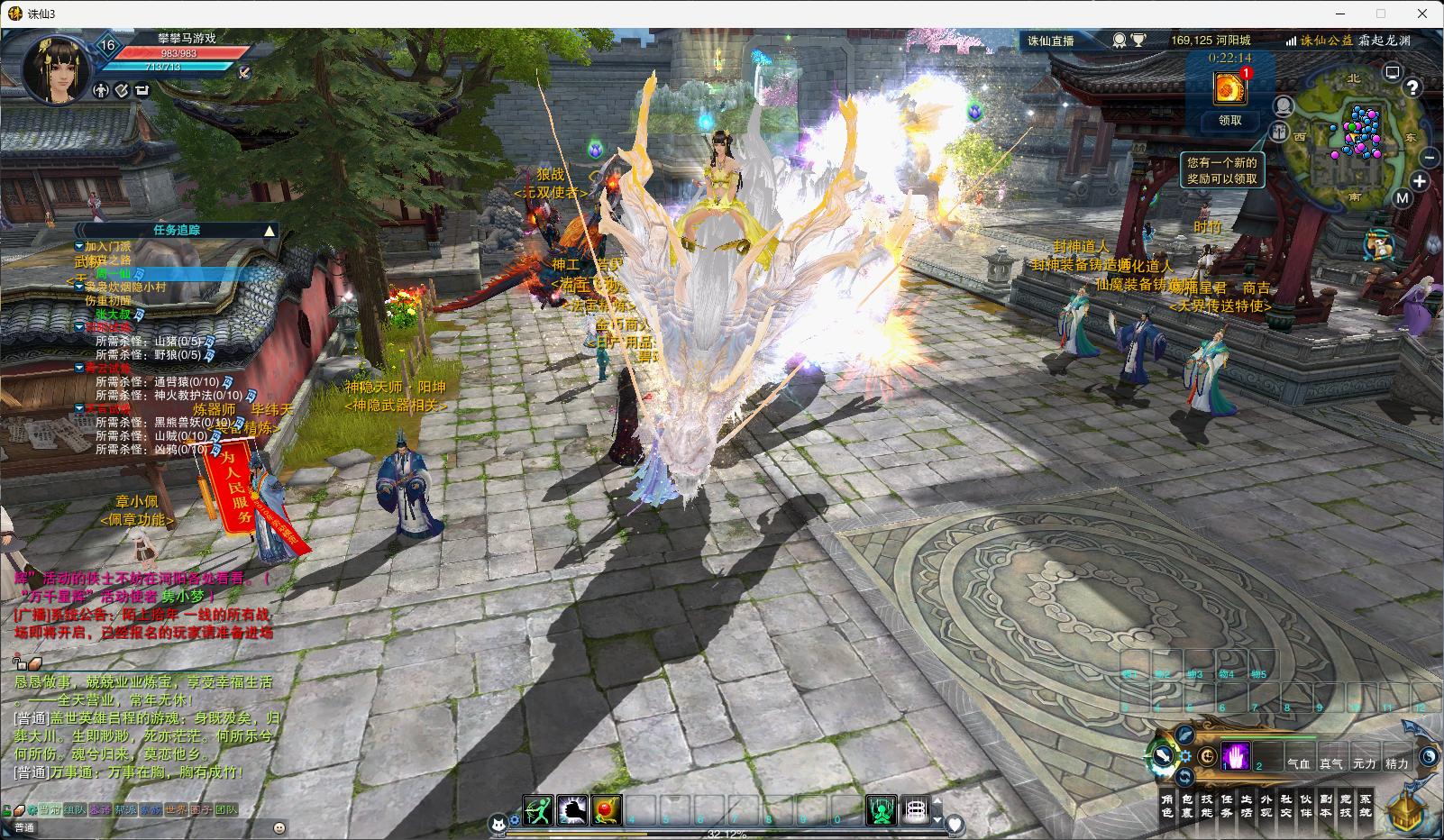Open the 技能 skills window

[1207, 805]
